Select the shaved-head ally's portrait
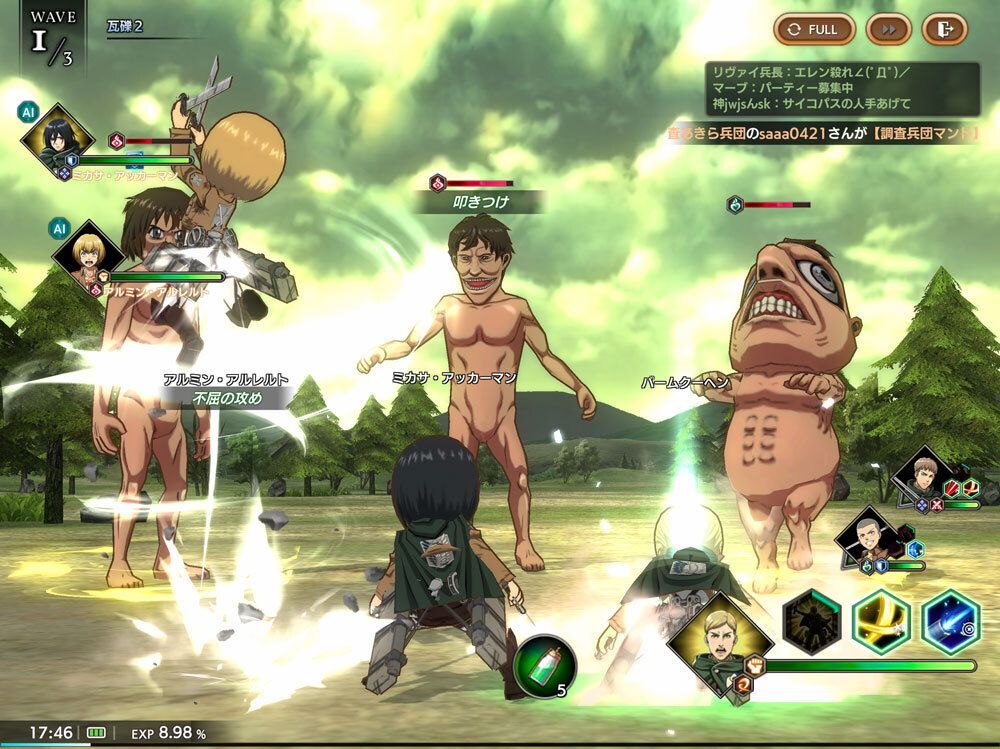Image resolution: width=1000 pixels, height=749 pixels. pos(866,540)
